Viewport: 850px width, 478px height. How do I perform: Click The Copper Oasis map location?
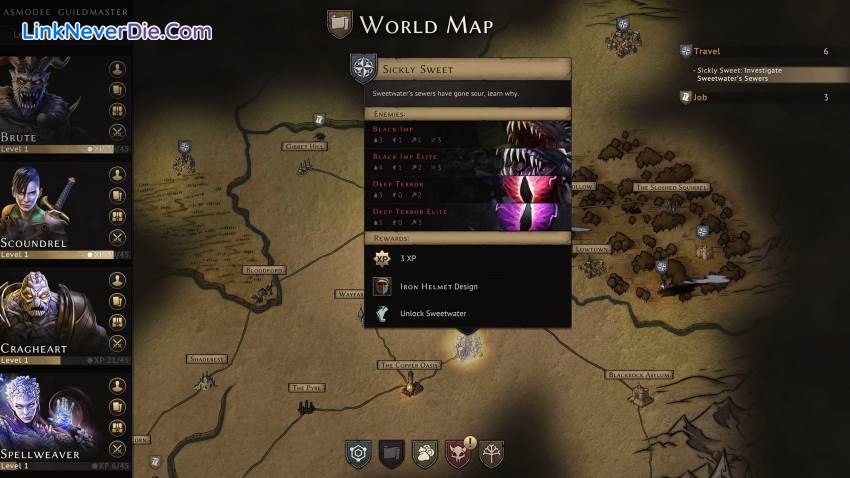[409, 366]
